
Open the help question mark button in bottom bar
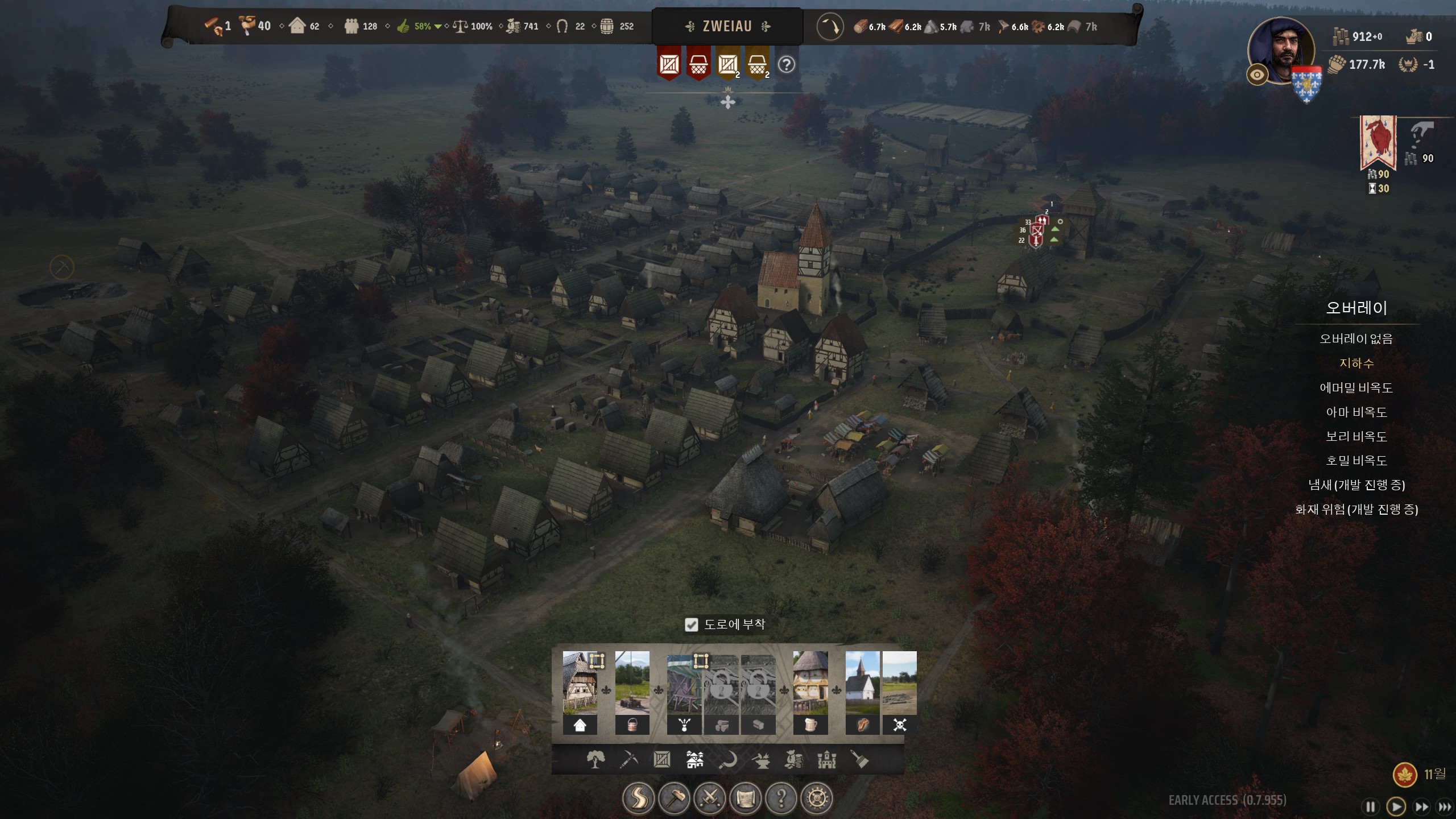[781, 799]
